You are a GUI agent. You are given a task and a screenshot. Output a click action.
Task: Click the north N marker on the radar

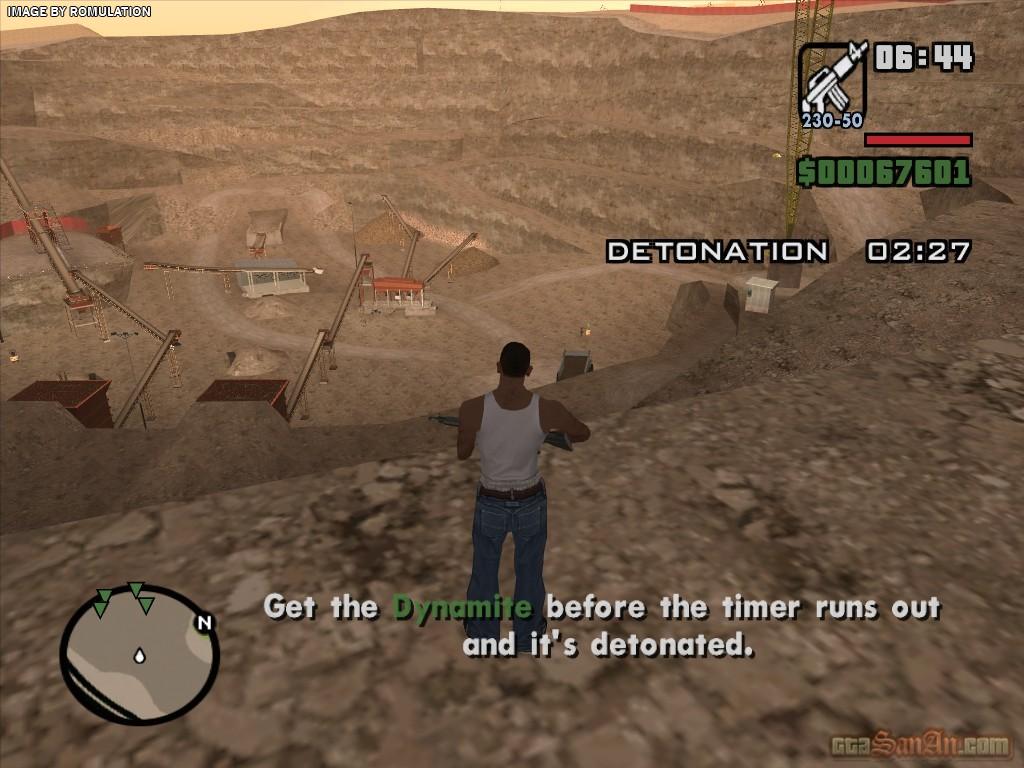tap(205, 623)
